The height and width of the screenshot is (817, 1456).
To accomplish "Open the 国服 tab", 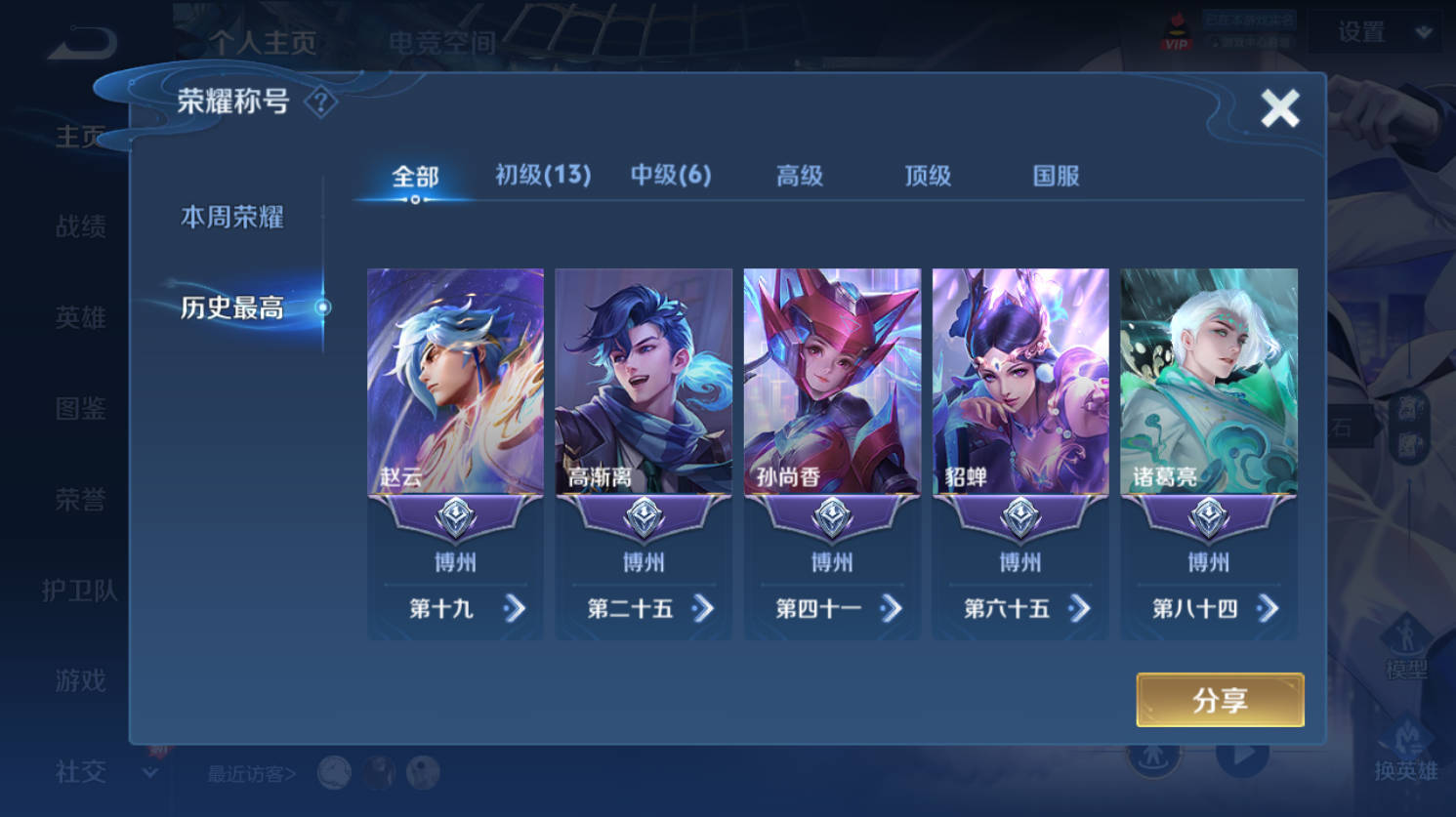I will click(x=1056, y=176).
